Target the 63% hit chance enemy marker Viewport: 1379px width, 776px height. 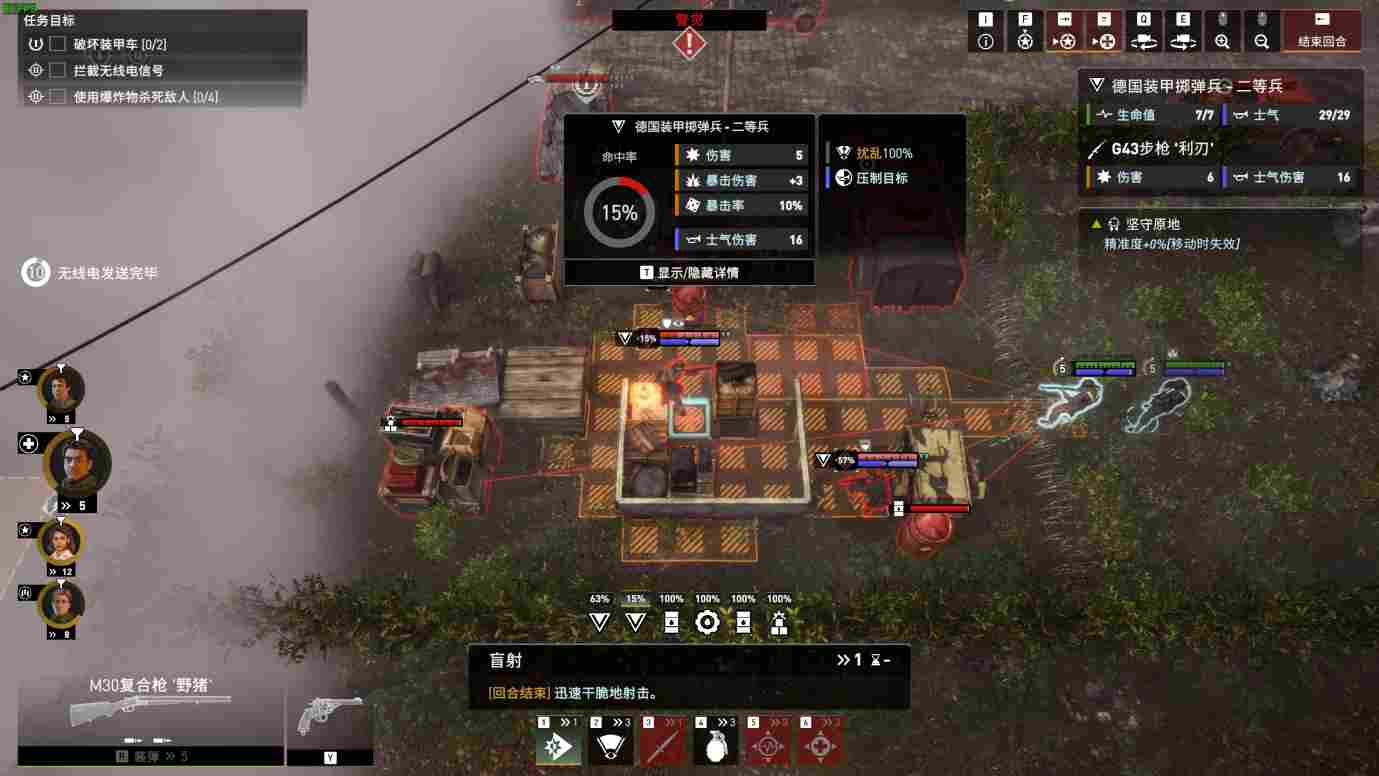[x=599, y=622]
